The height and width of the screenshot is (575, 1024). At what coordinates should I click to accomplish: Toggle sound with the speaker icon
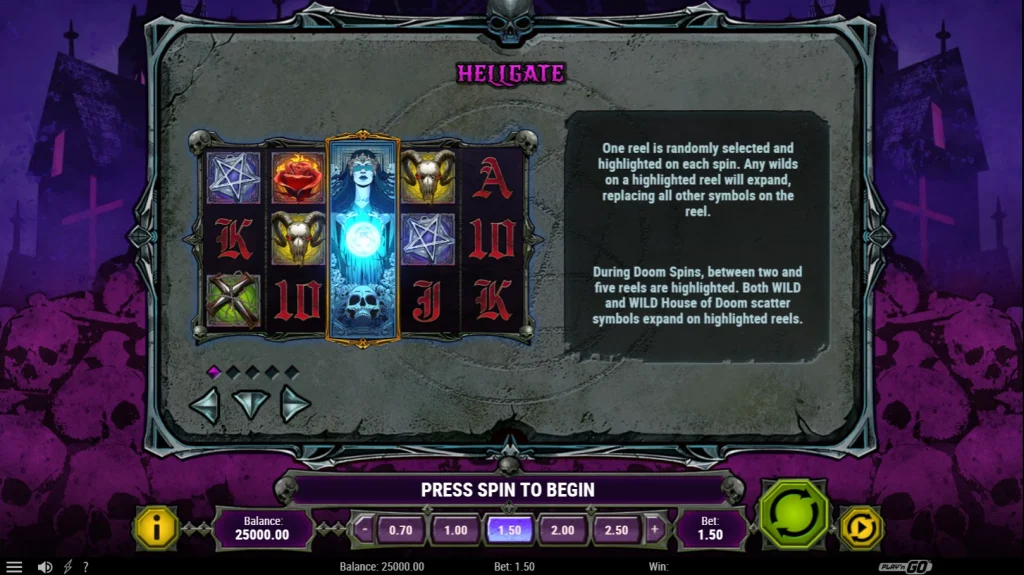(45, 567)
